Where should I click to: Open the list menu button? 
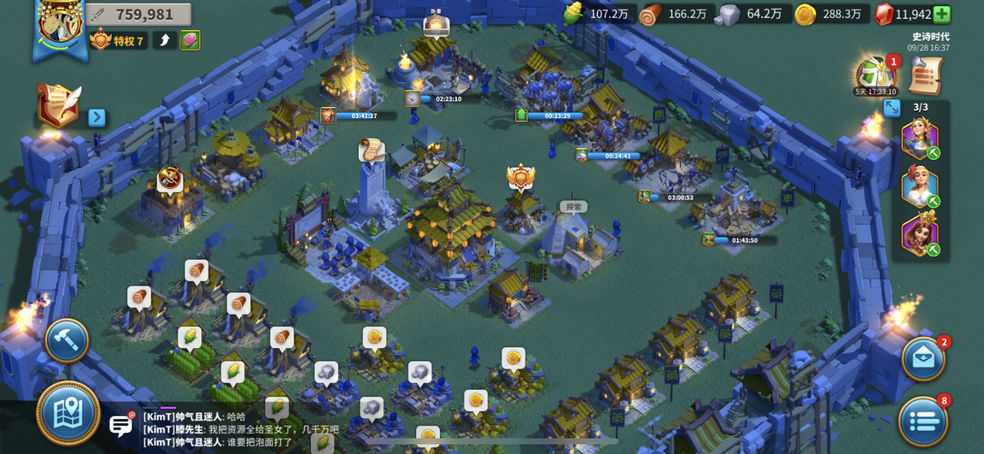click(922, 420)
